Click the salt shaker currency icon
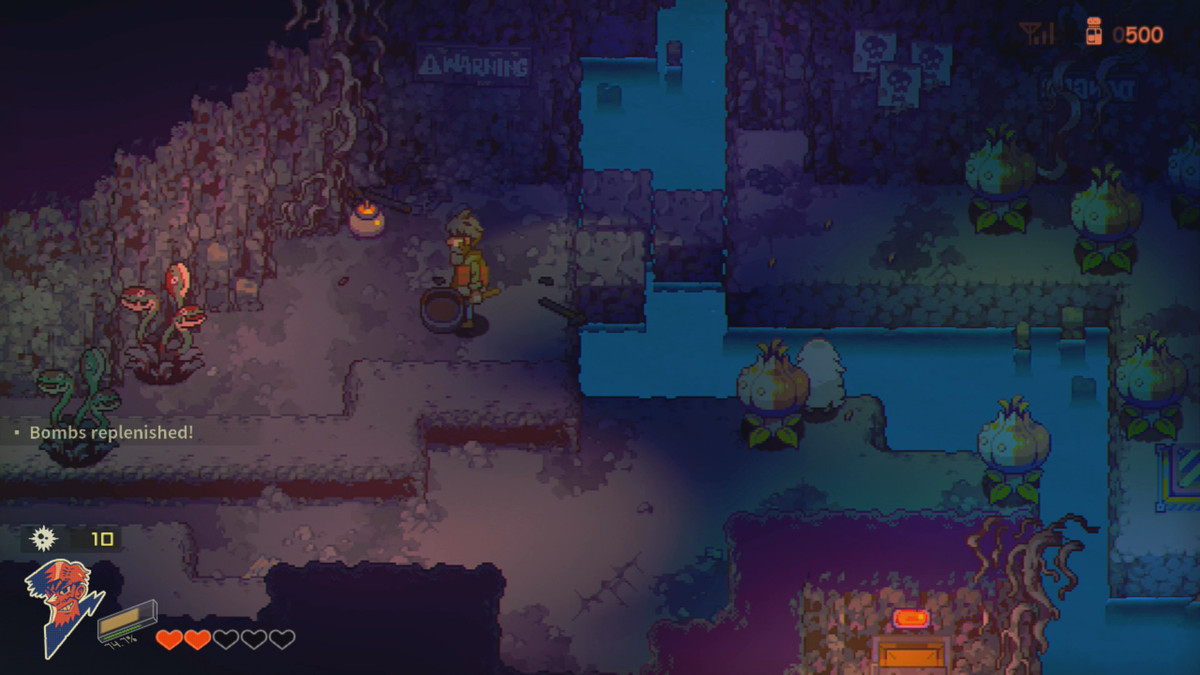The height and width of the screenshot is (675, 1200). 1093,34
